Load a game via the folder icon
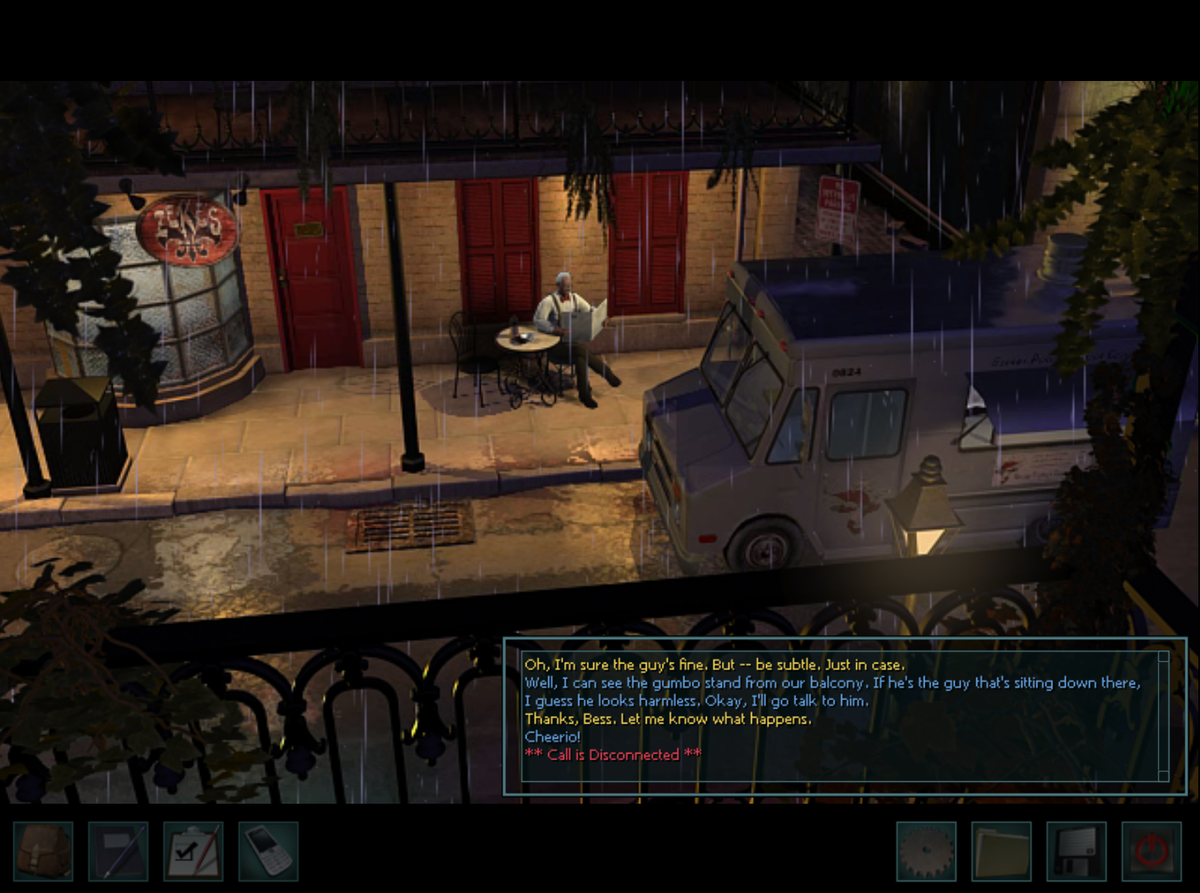 1001,851
